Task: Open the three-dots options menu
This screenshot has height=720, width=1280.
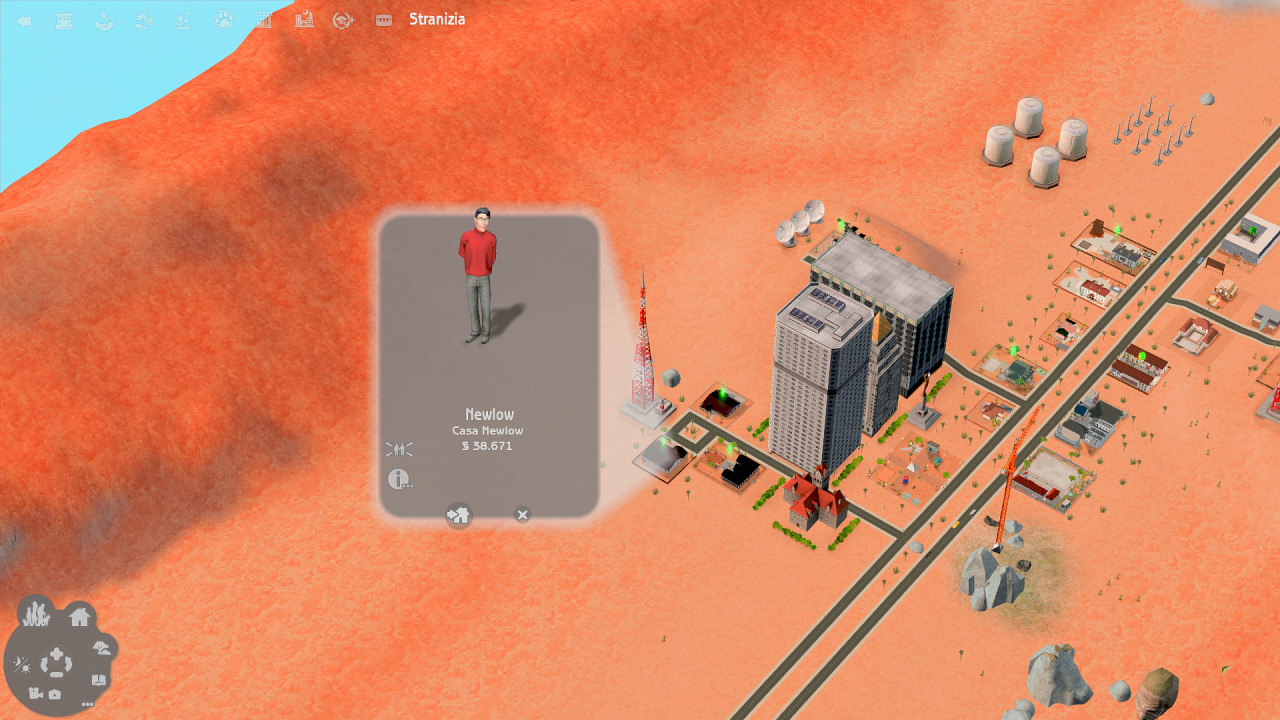Action: 87,704
